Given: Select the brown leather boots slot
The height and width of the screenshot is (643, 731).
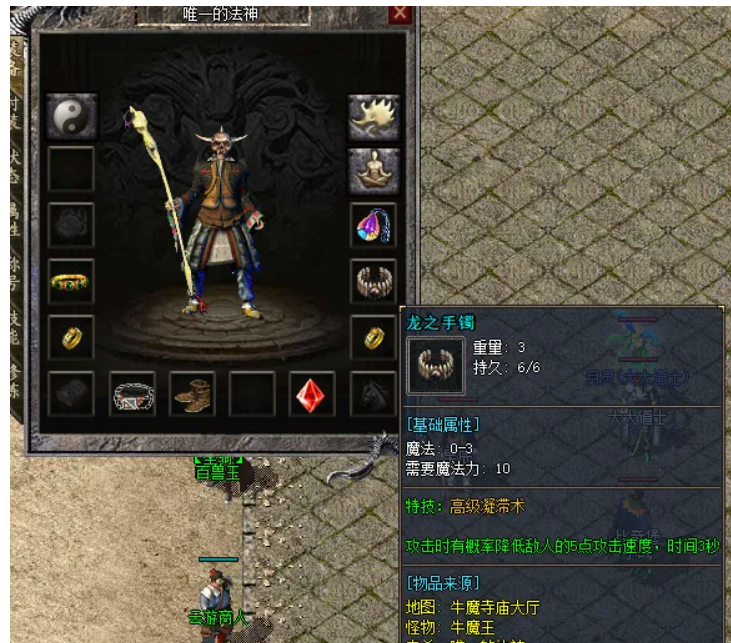Looking at the screenshot, I should (192, 395).
